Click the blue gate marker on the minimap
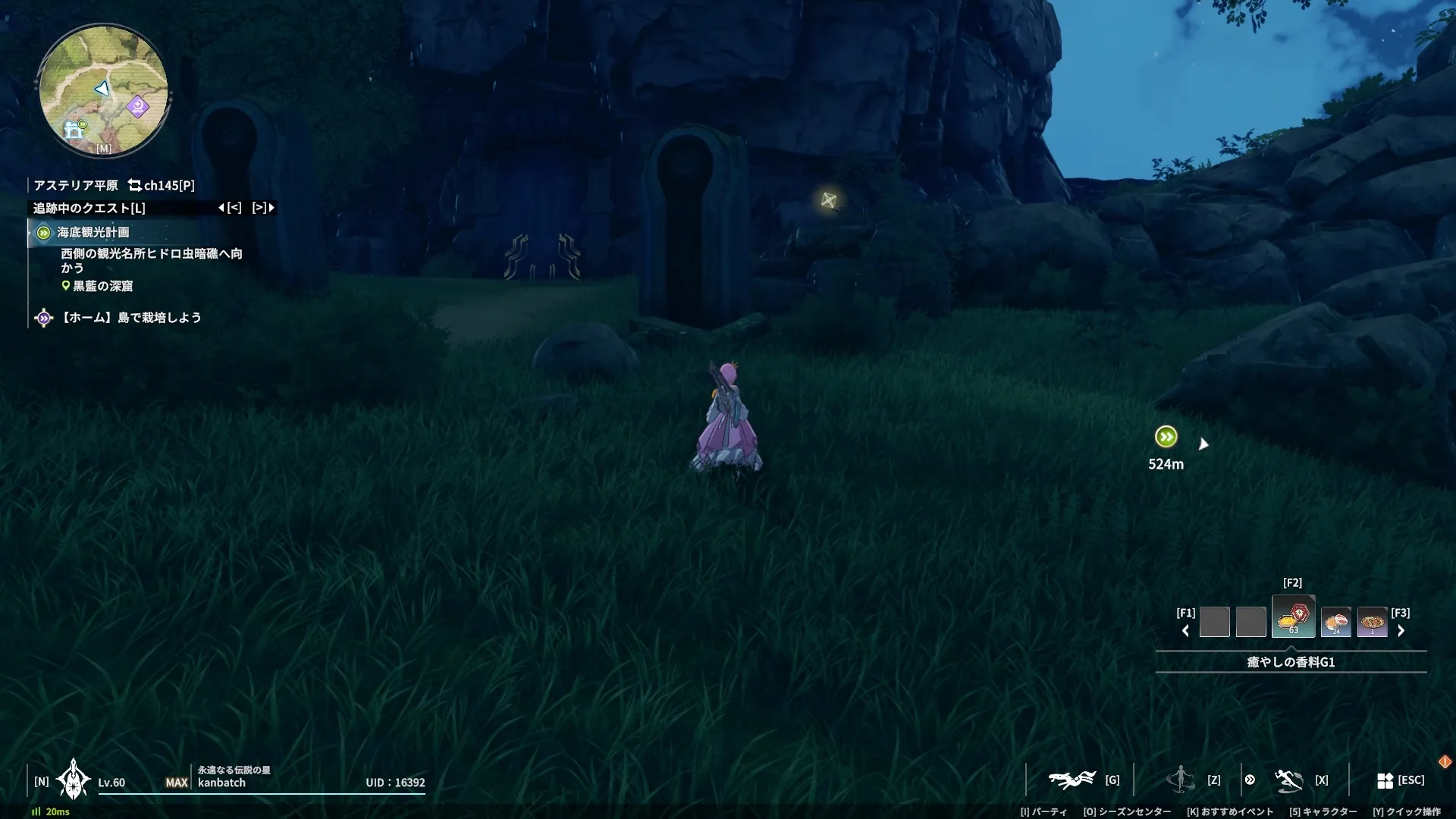 [x=74, y=131]
